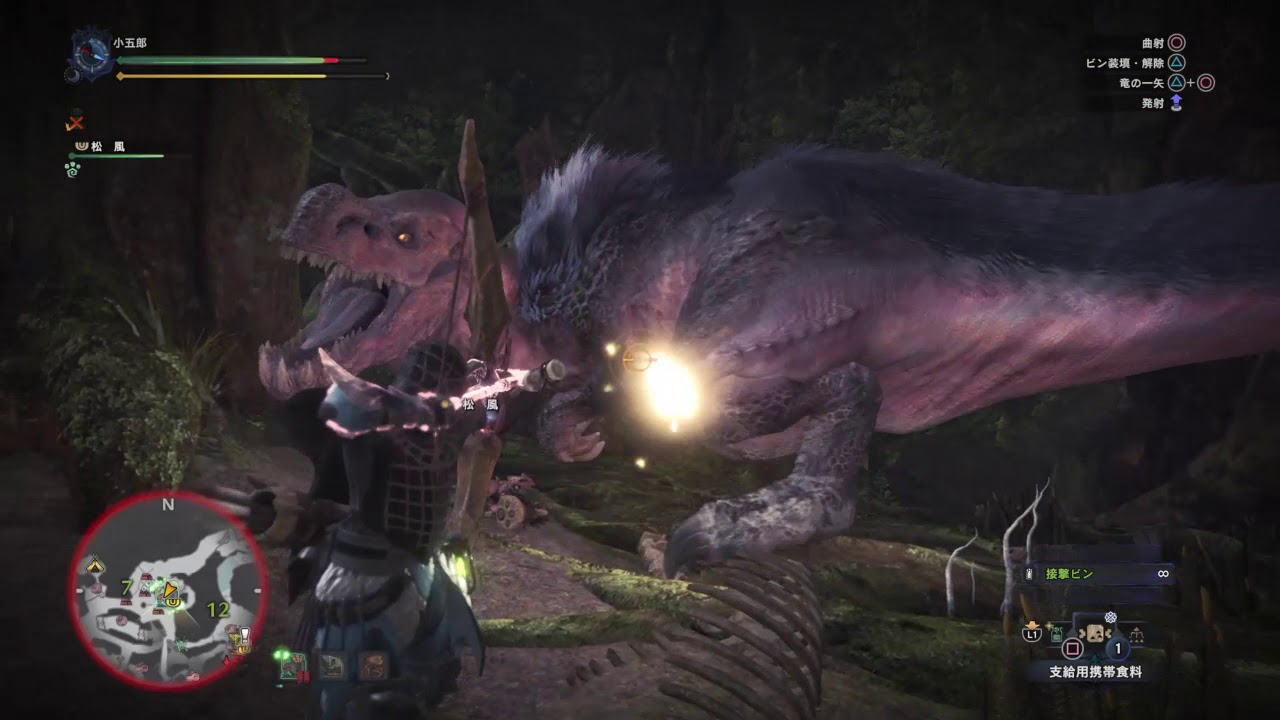The height and width of the screenshot is (720, 1280).
Task: Pick the item at the bar's right end
Action: 1136,633
